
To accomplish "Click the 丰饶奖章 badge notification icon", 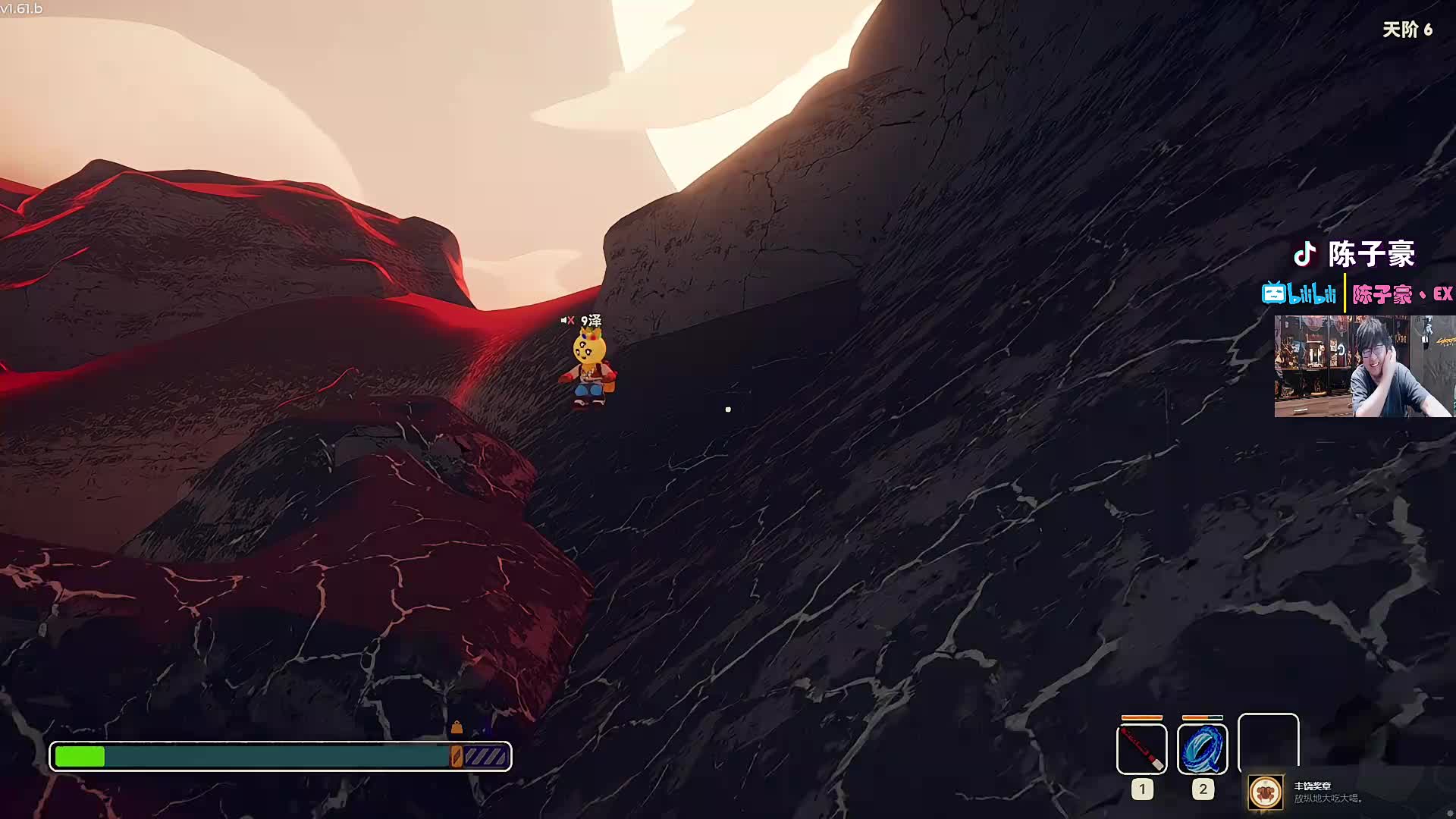I will point(1265,792).
